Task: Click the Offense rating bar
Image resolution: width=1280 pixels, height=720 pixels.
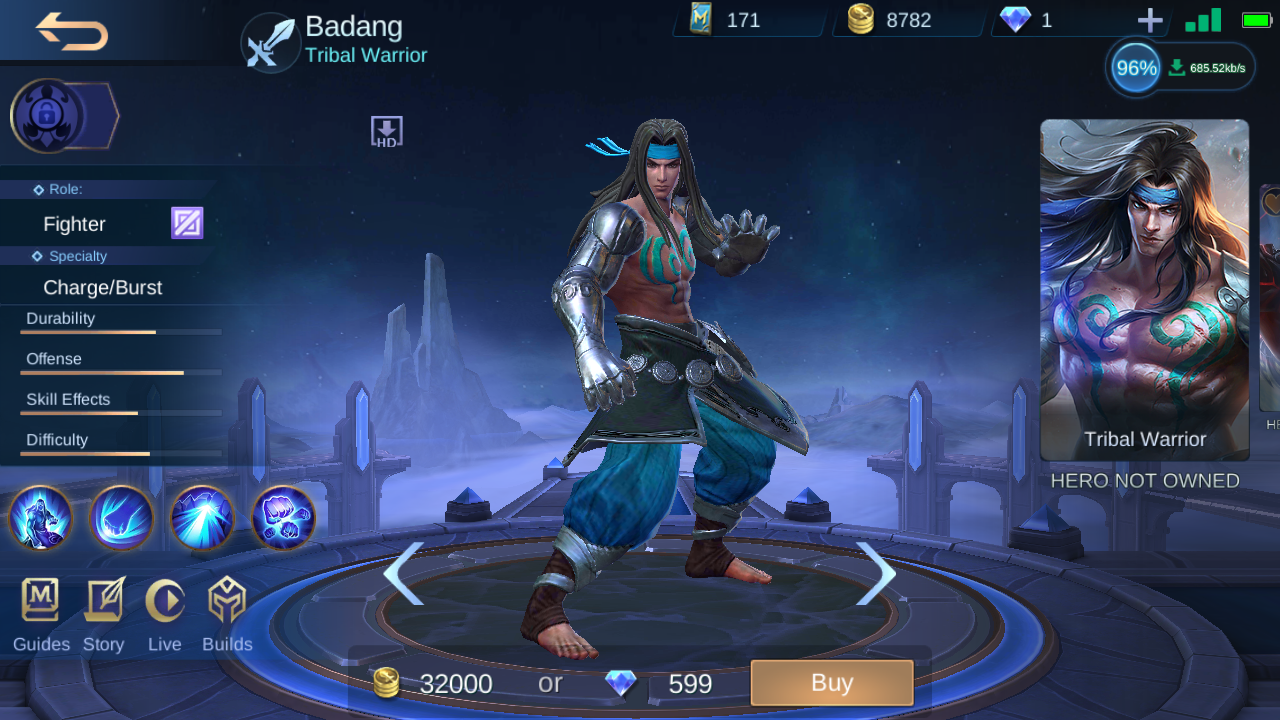Action: click(120, 374)
